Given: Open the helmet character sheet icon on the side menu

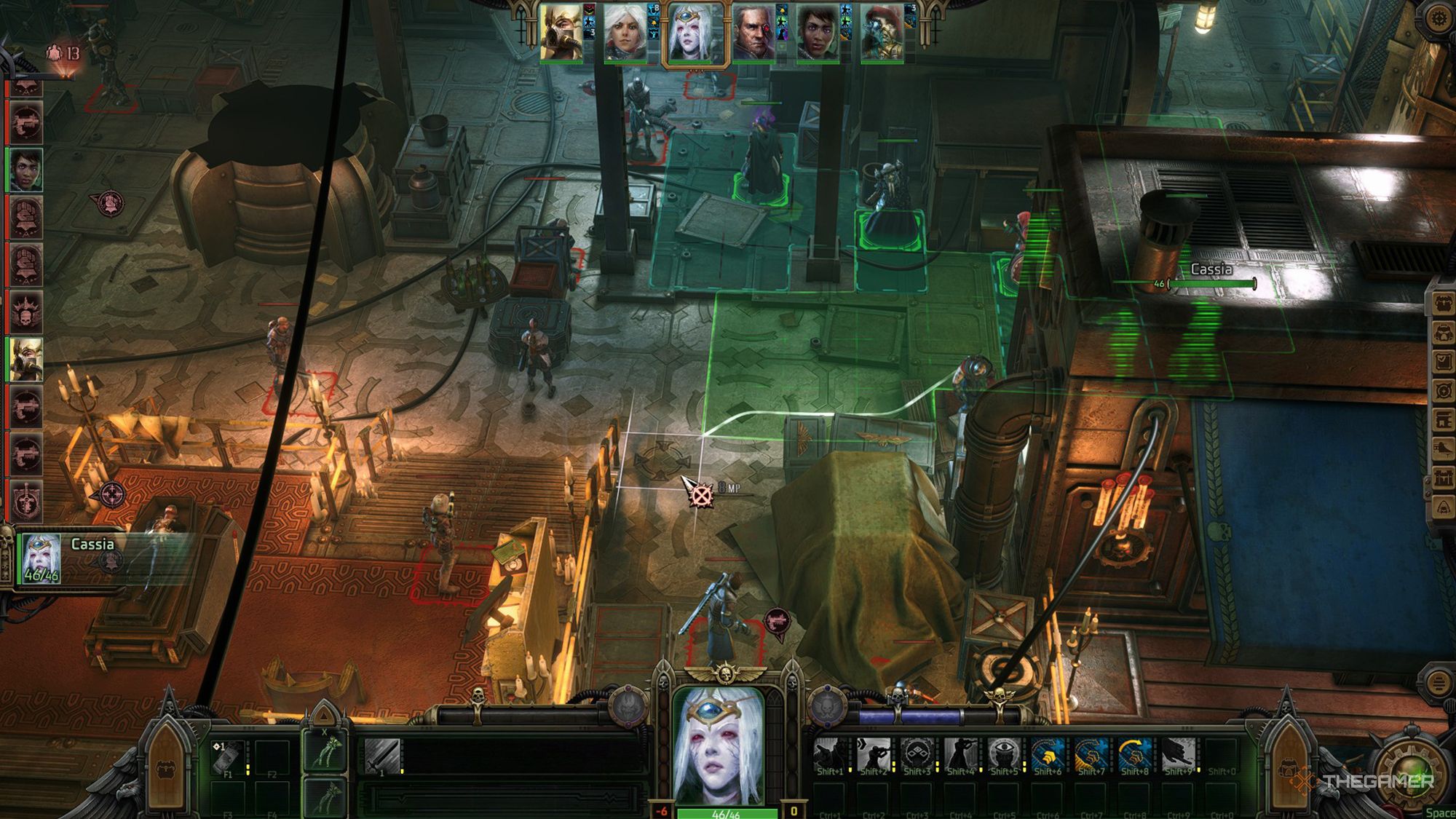Looking at the screenshot, I should (1442, 333).
